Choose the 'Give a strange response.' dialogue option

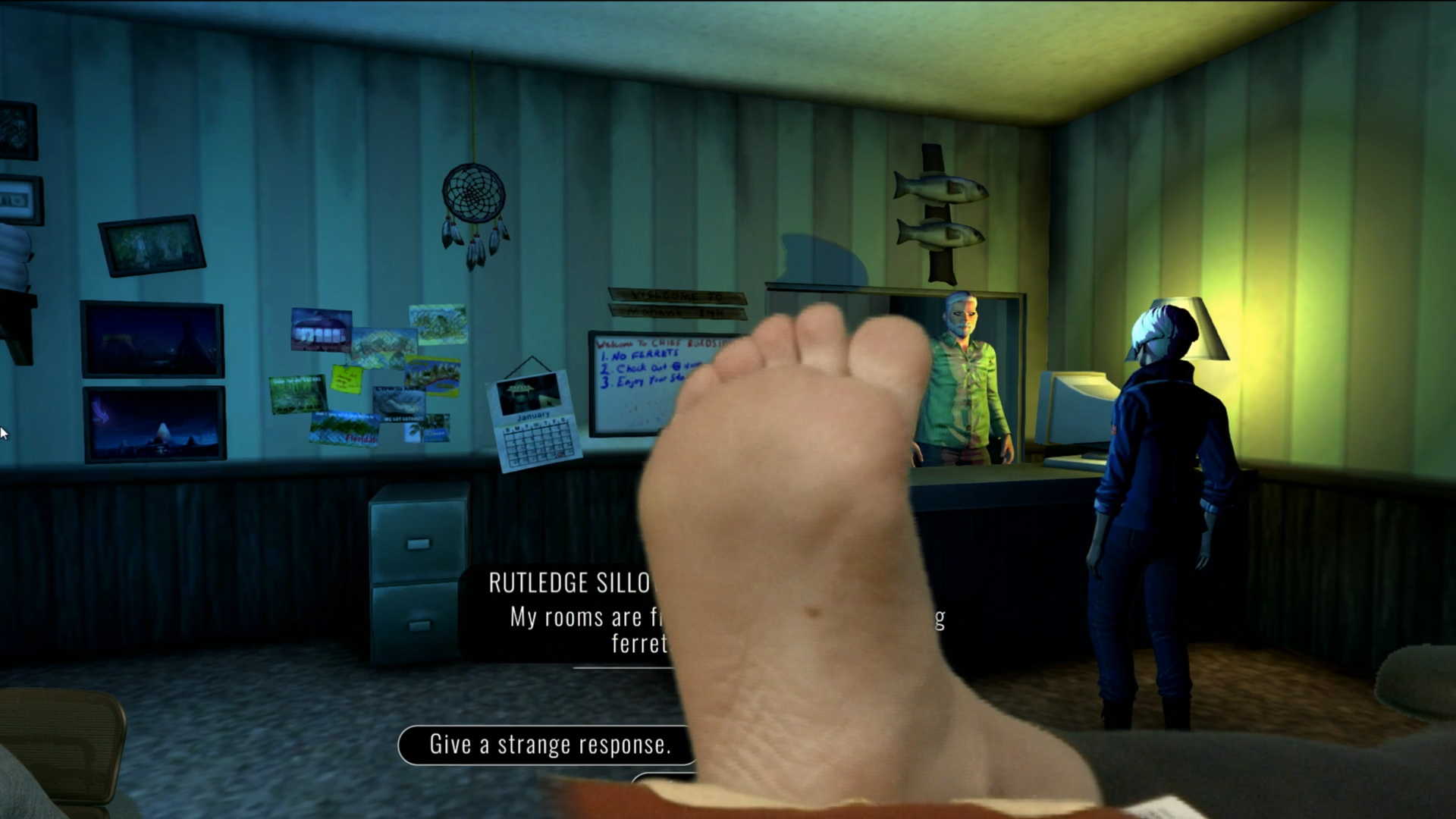tap(549, 745)
